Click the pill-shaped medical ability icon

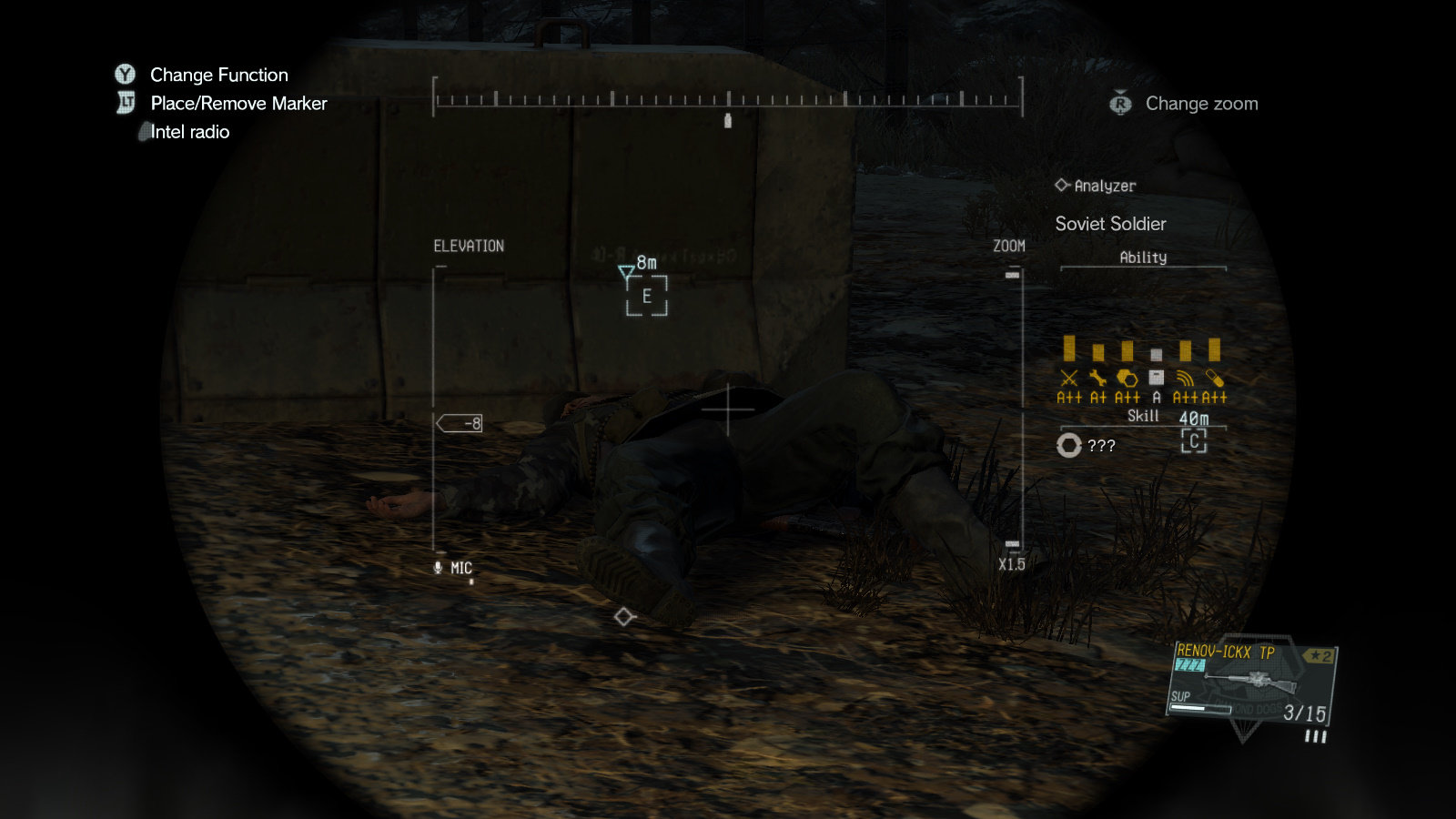tap(1214, 378)
